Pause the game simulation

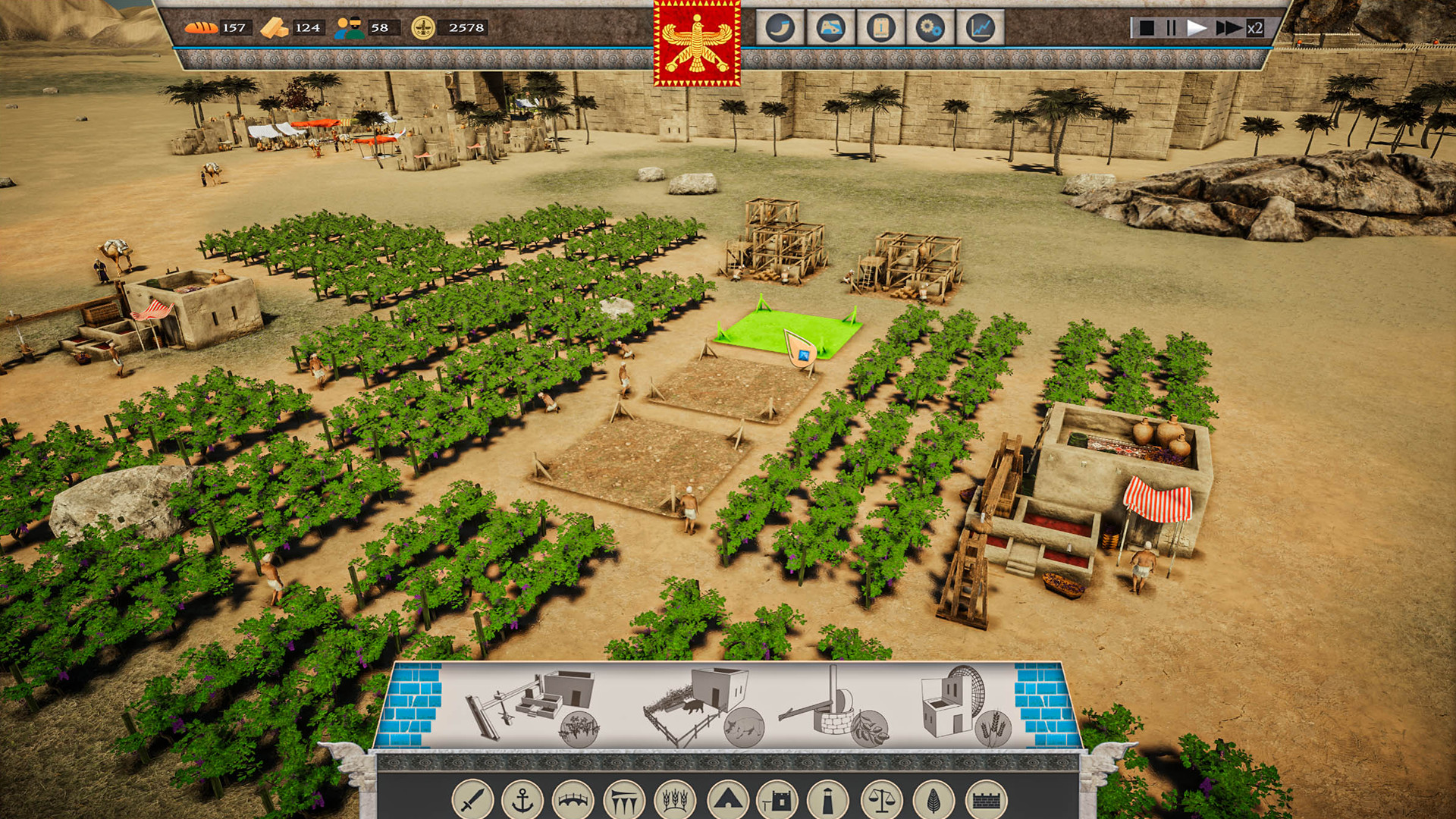click(x=1172, y=29)
